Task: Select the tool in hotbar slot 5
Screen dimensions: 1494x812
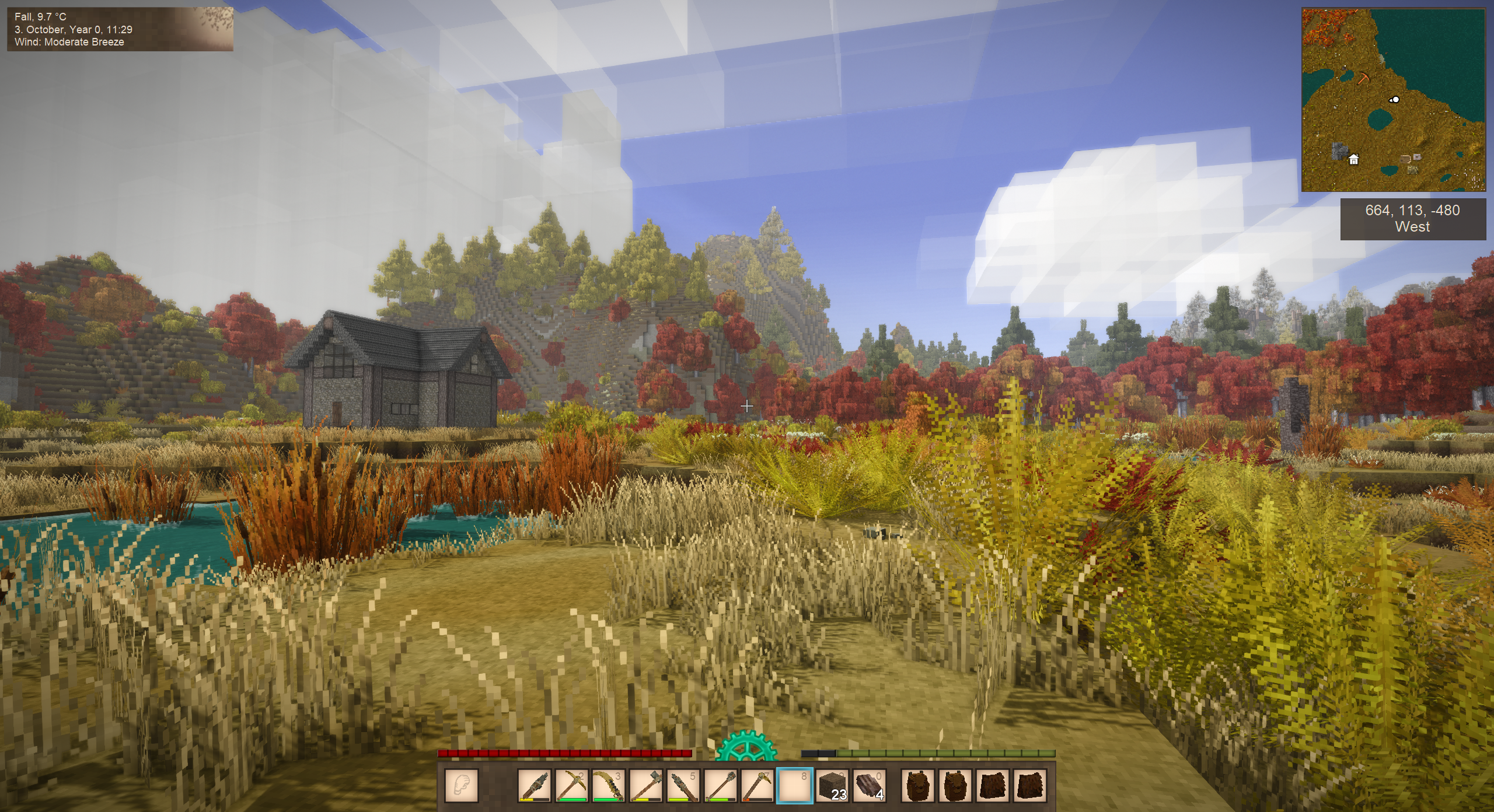Action: (x=683, y=785)
